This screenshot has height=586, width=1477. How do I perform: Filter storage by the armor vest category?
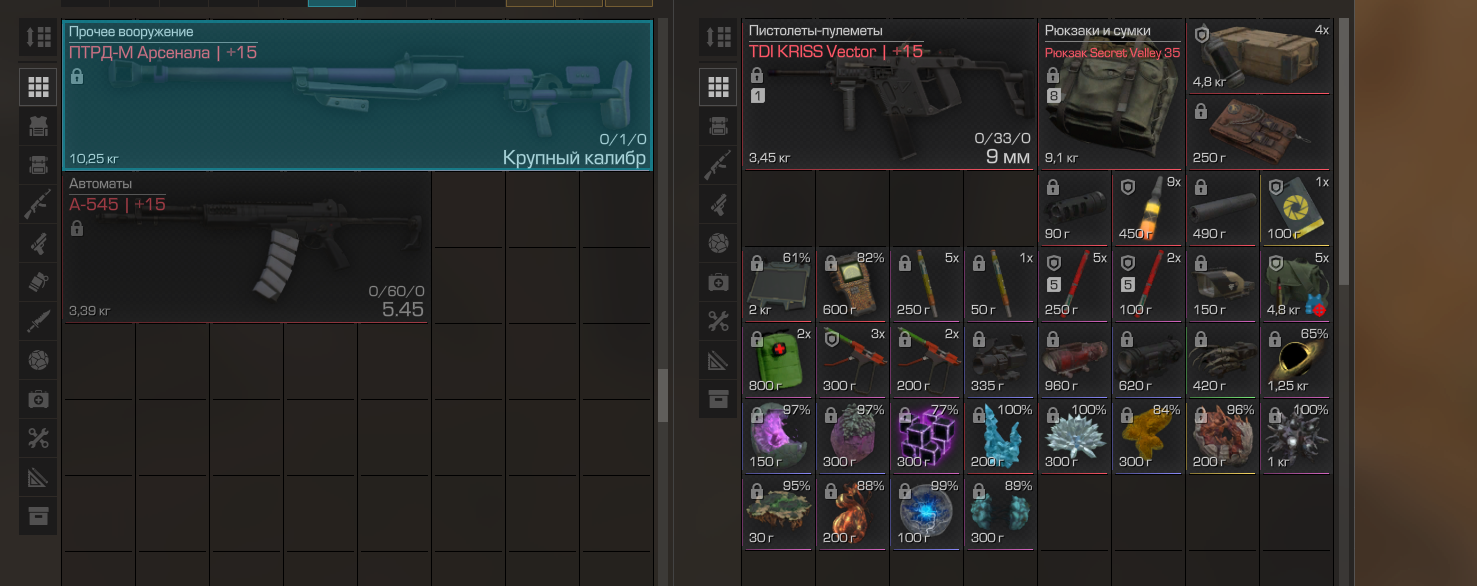(x=38, y=125)
